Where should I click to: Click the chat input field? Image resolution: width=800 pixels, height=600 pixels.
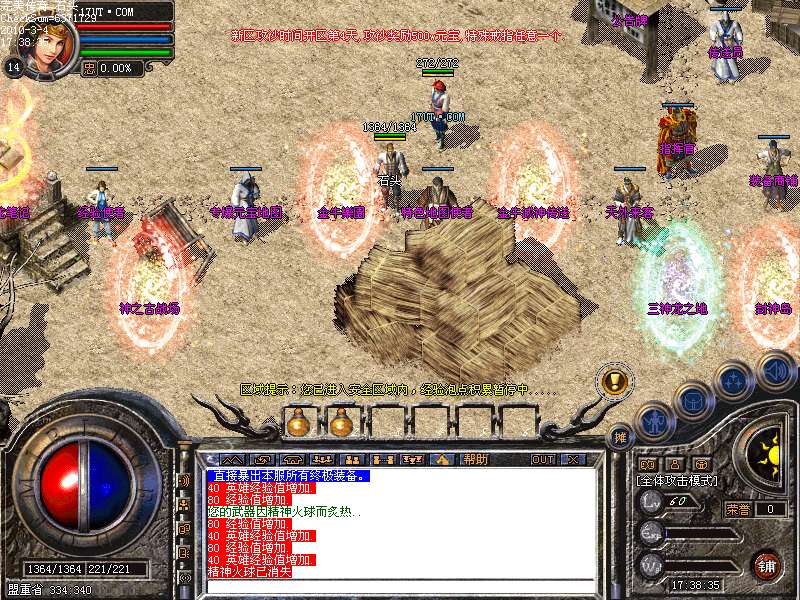click(400, 586)
